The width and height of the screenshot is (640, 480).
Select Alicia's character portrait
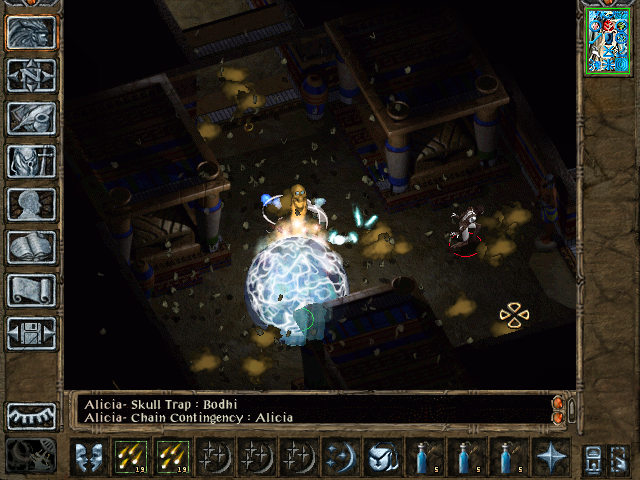(607, 40)
